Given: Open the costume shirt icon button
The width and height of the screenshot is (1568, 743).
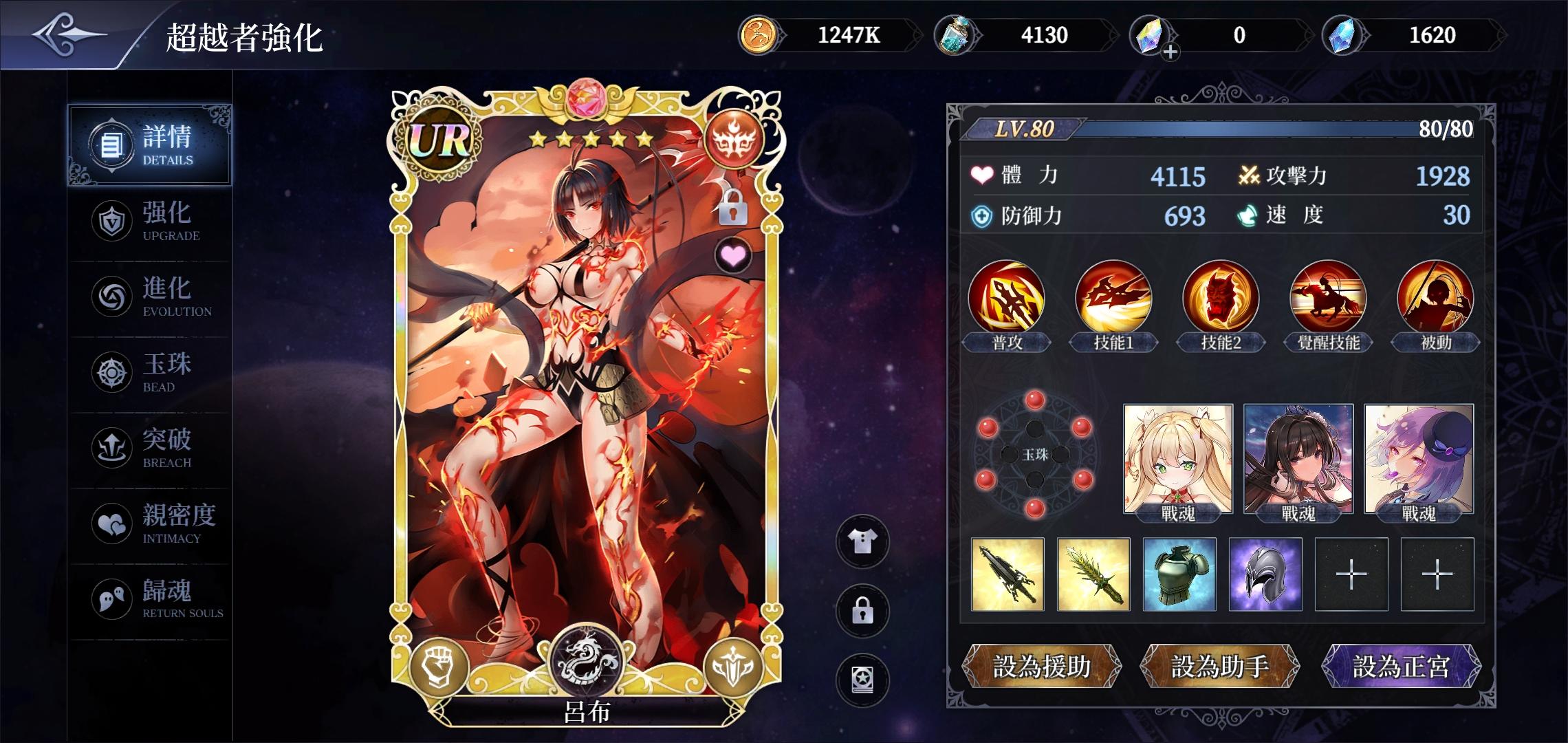Looking at the screenshot, I should [x=862, y=542].
